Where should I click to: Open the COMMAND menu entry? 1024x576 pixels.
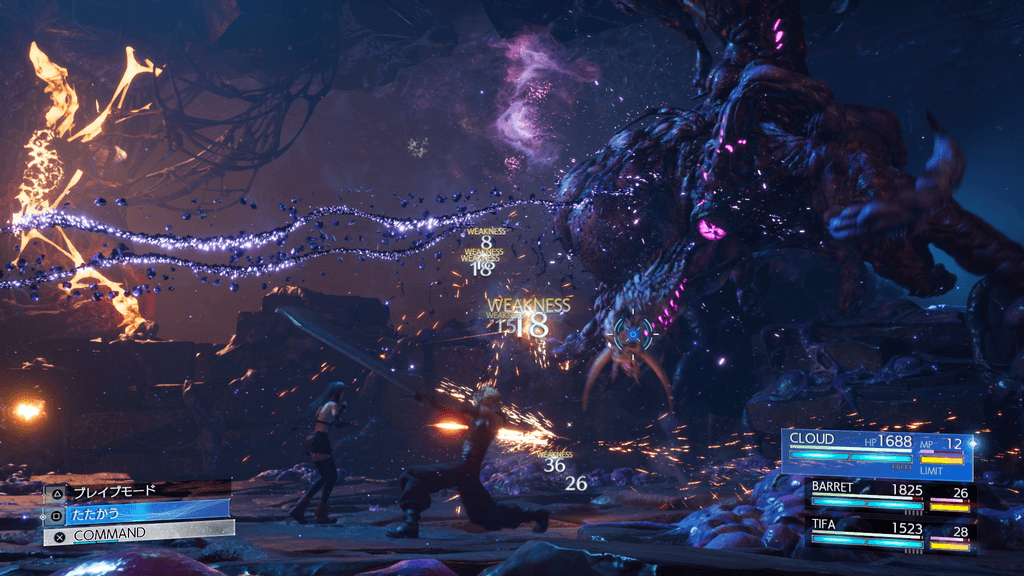(135, 534)
